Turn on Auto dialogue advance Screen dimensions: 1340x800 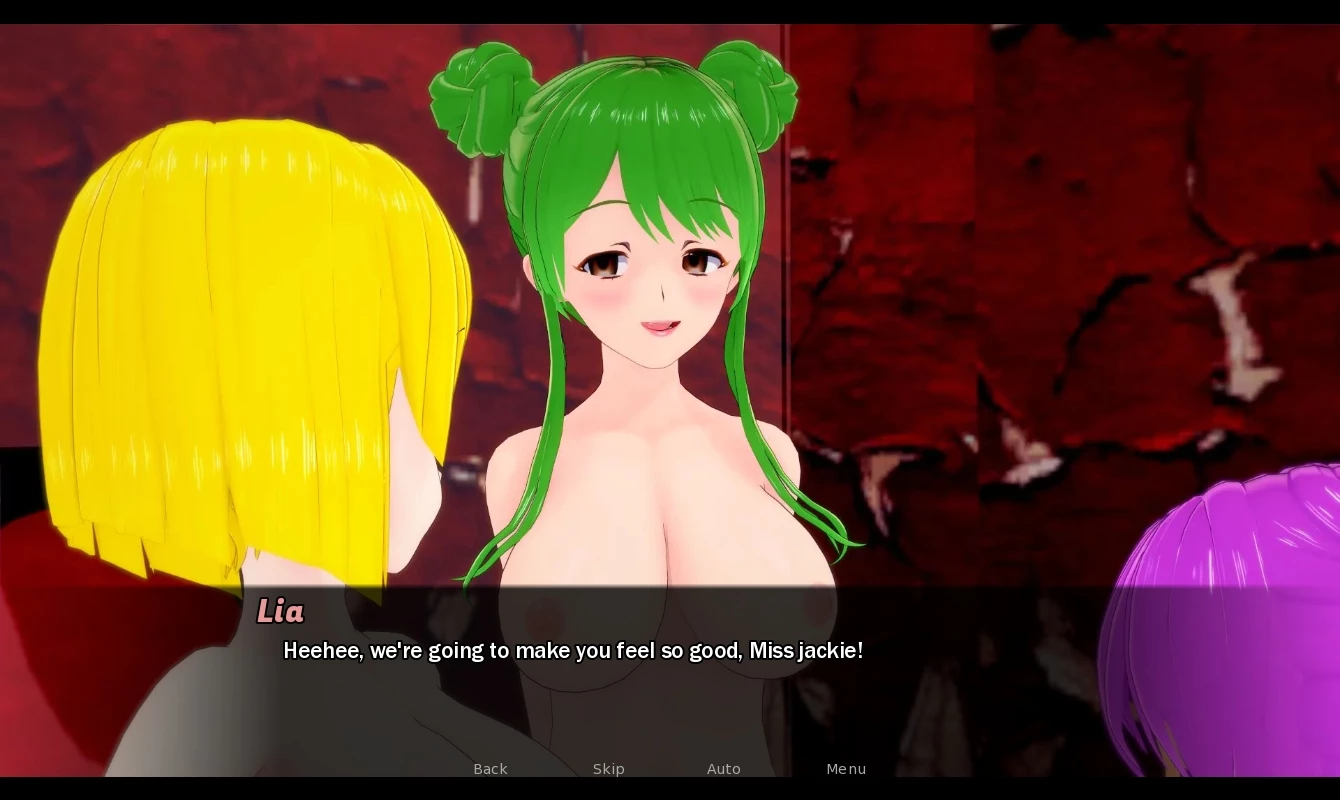(723, 768)
